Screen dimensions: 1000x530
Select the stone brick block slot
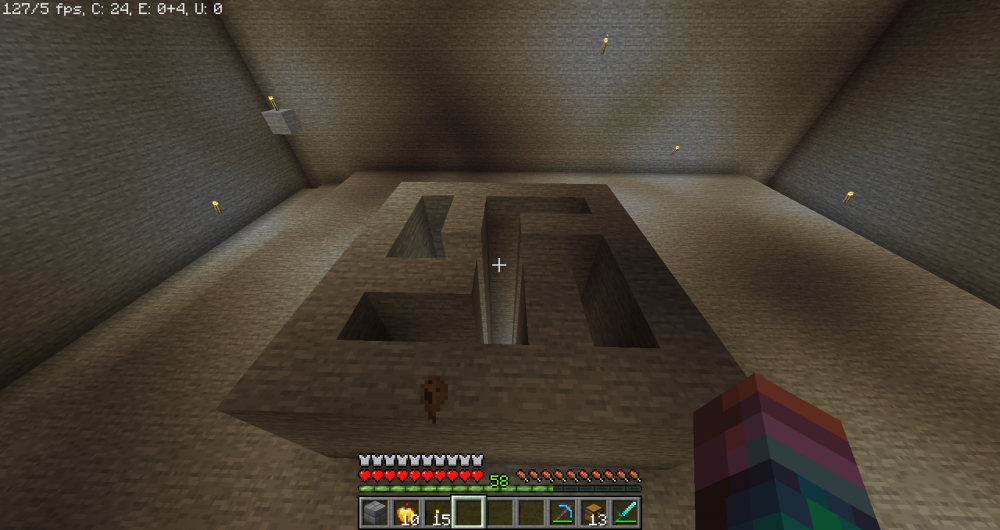[x=374, y=513]
